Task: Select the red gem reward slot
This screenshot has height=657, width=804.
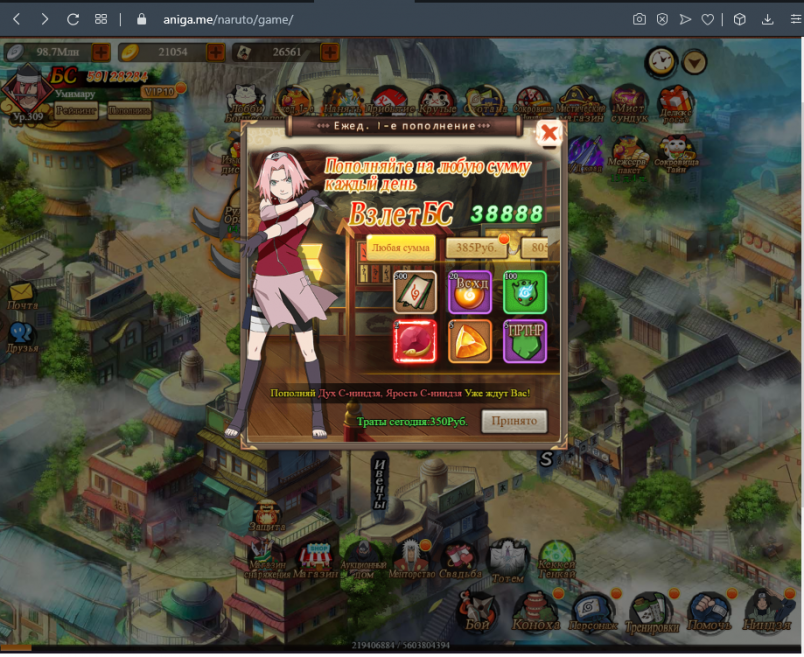Action: point(413,341)
